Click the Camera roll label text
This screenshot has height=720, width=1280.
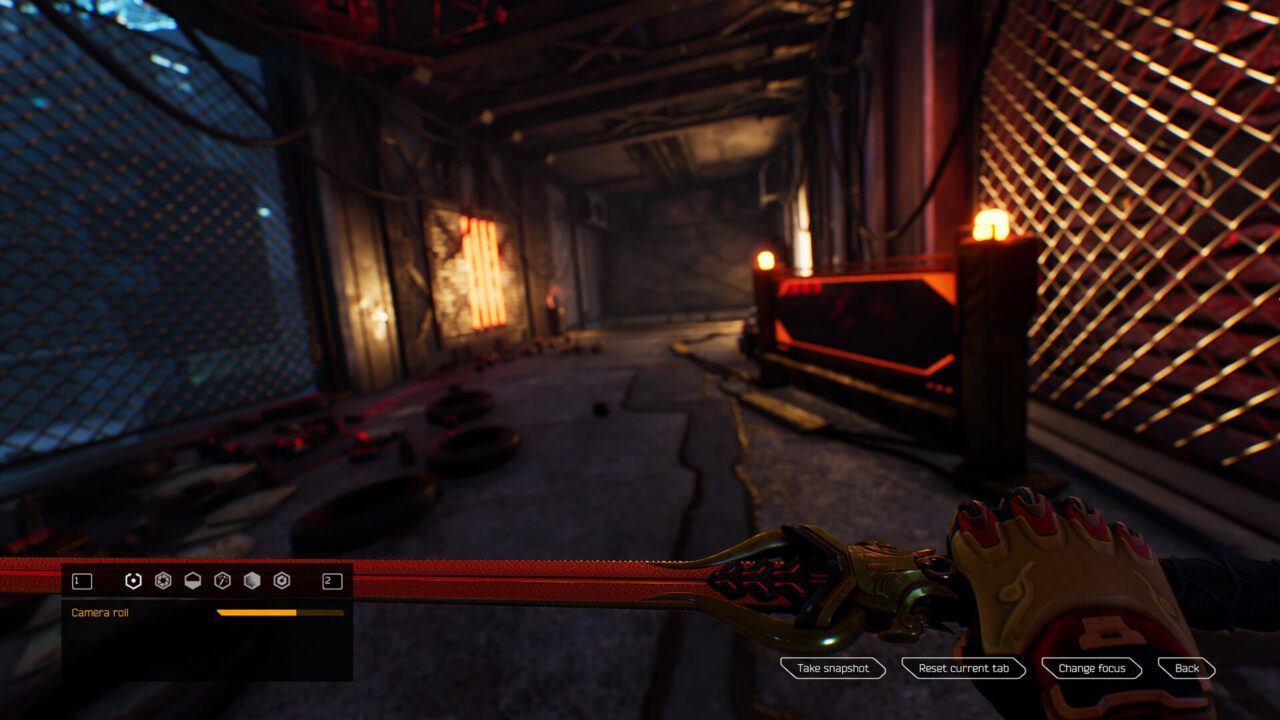100,612
